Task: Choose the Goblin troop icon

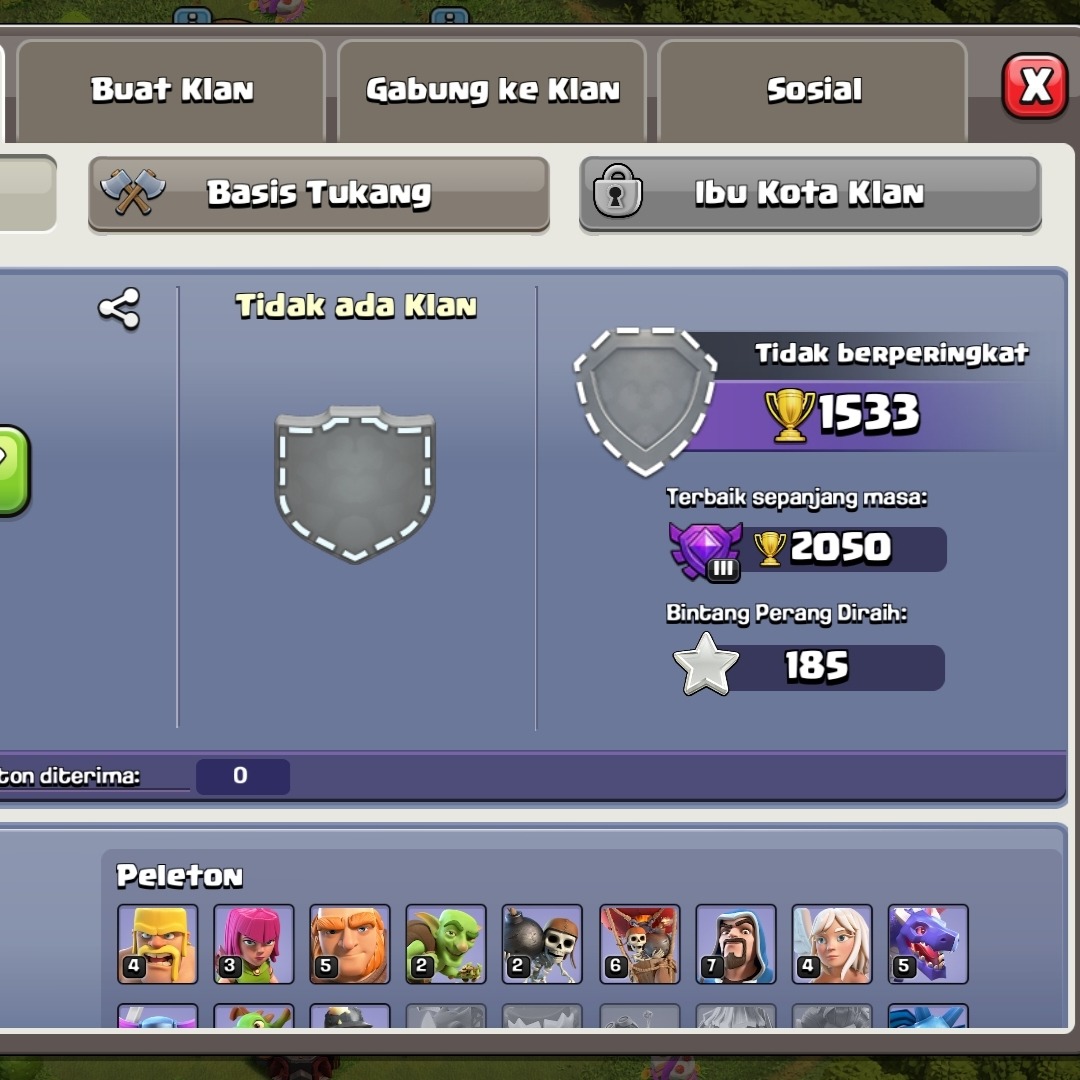Action: (446, 944)
